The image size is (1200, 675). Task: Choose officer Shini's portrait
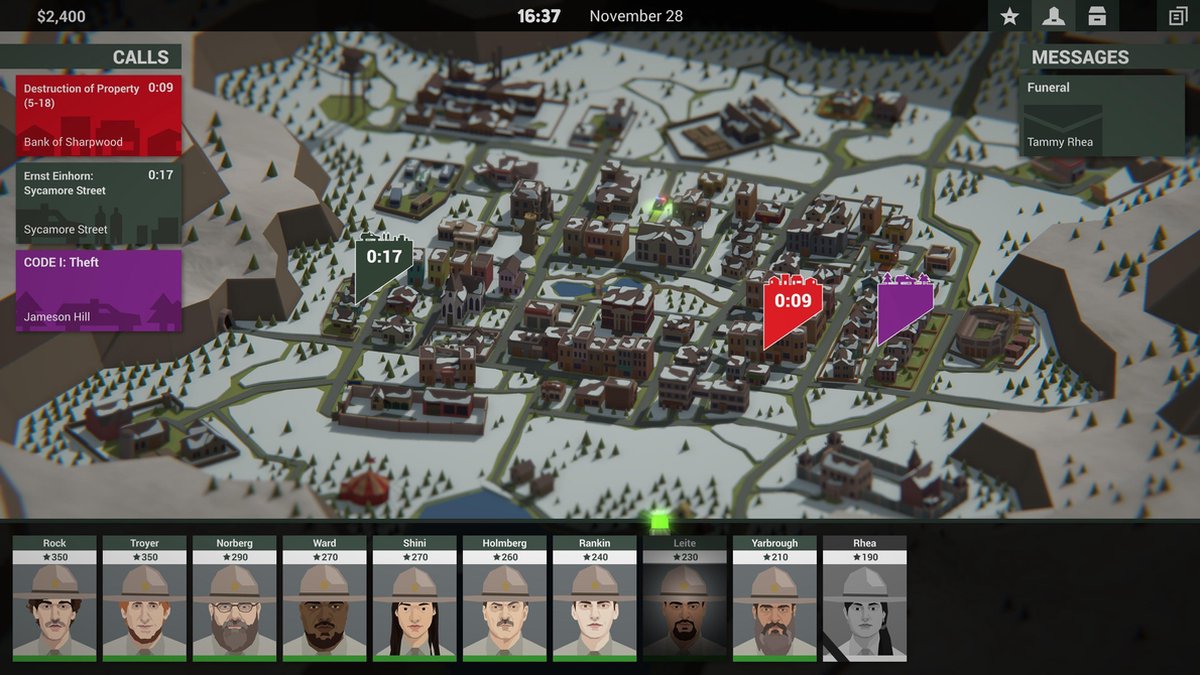(x=415, y=598)
